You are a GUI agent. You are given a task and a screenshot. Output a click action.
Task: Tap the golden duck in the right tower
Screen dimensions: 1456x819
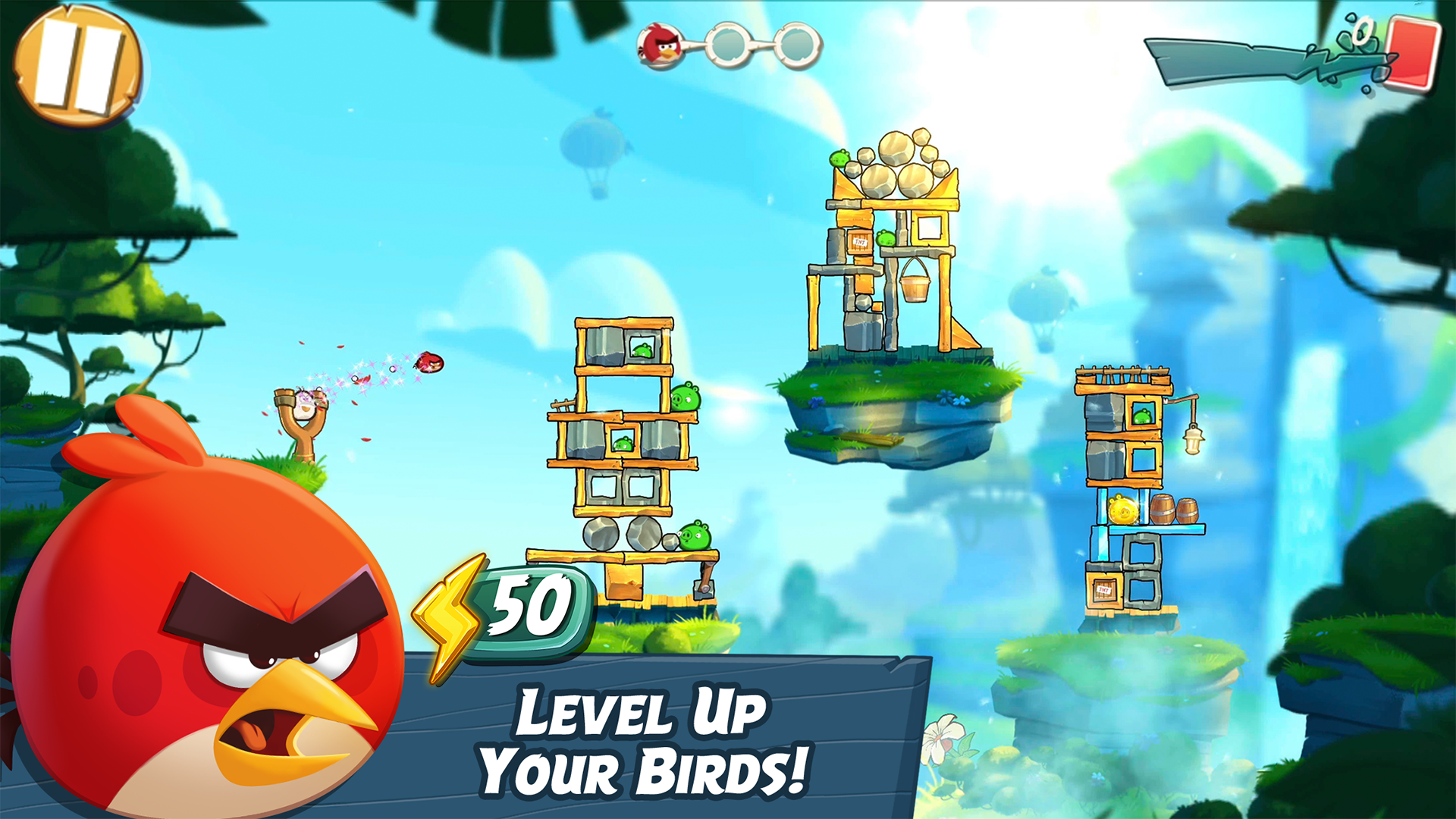(x=1123, y=510)
